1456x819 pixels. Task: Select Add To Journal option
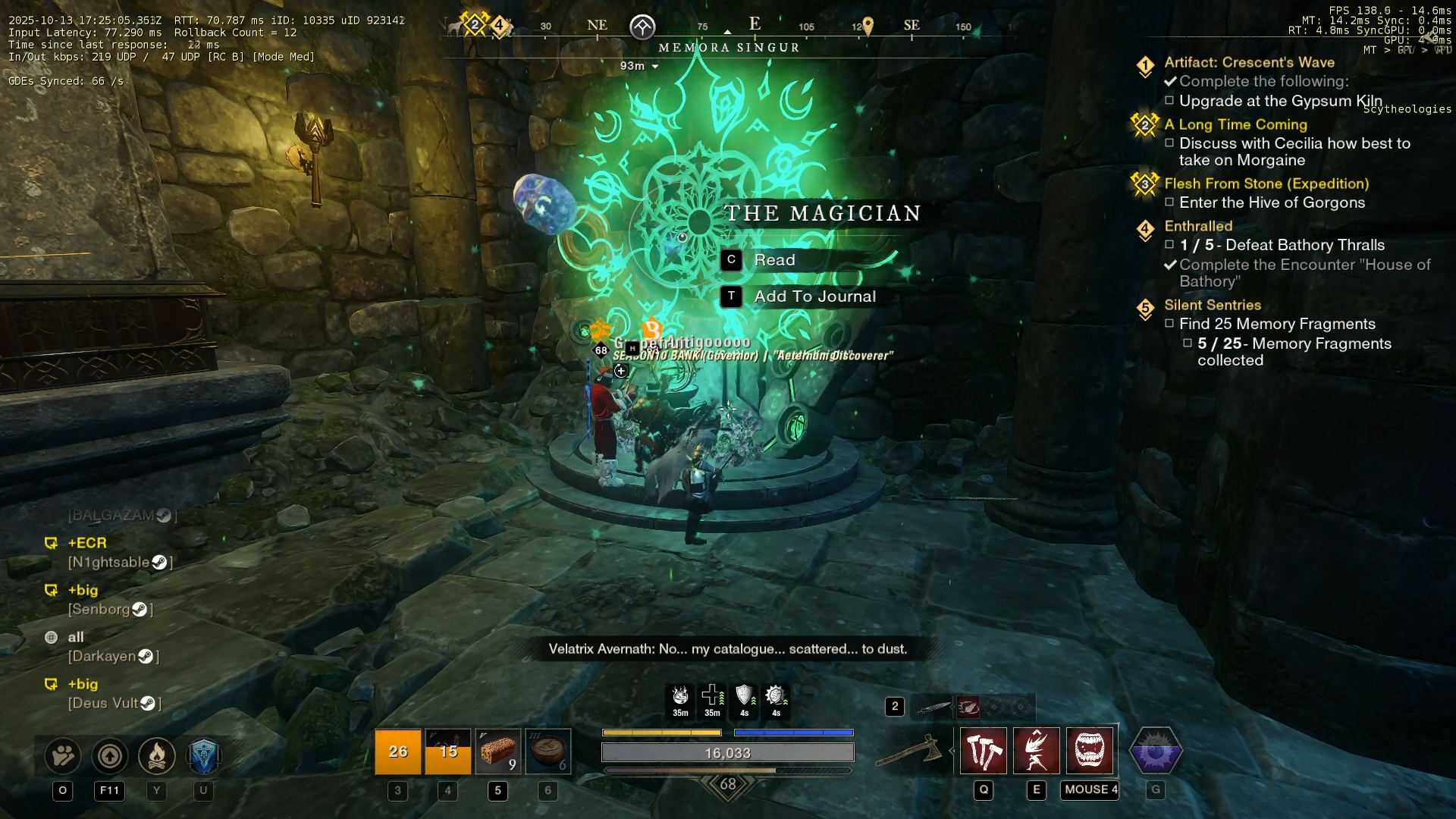pos(814,297)
